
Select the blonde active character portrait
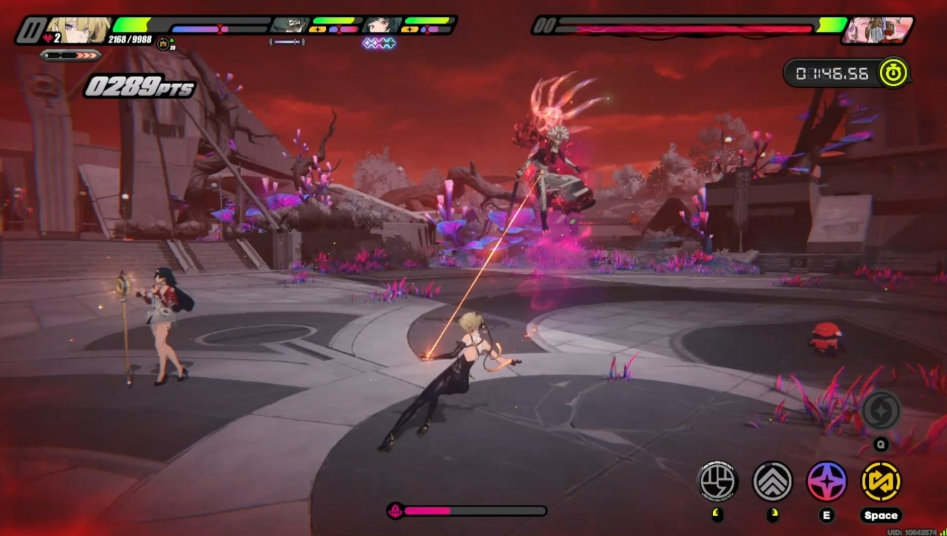click(x=75, y=27)
